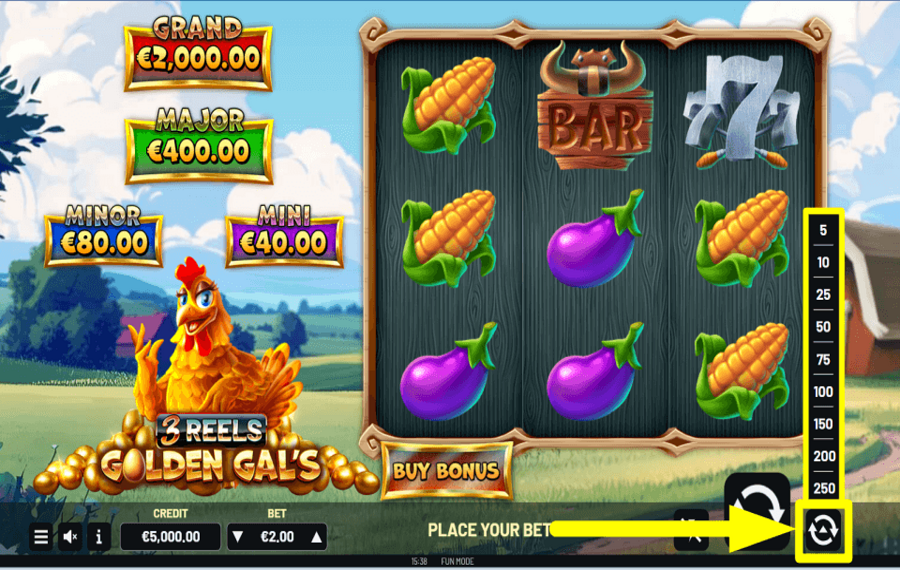The image size is (900, 570).
Task: Select 150 autoplay spins
Action: click(x=823, y=424)
